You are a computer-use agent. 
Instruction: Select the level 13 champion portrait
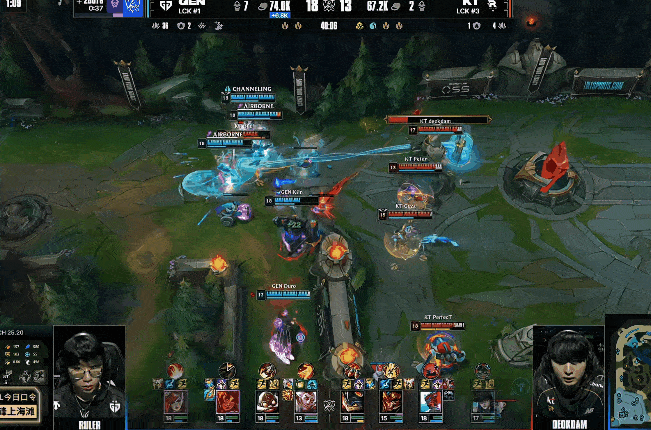pyautogui.click(x=305, y=402)
